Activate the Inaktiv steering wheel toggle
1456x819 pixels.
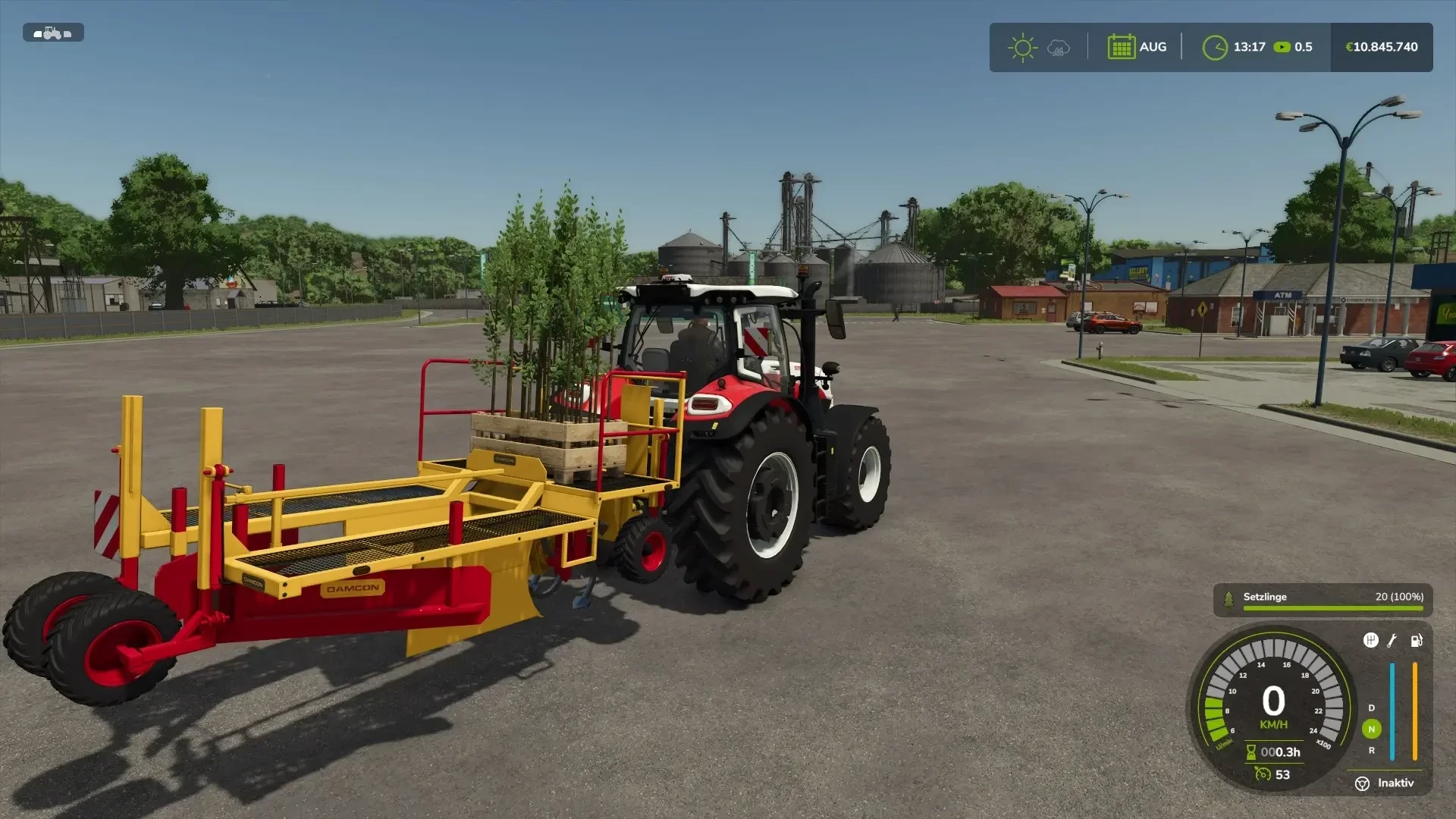[x=1363, y=783]
